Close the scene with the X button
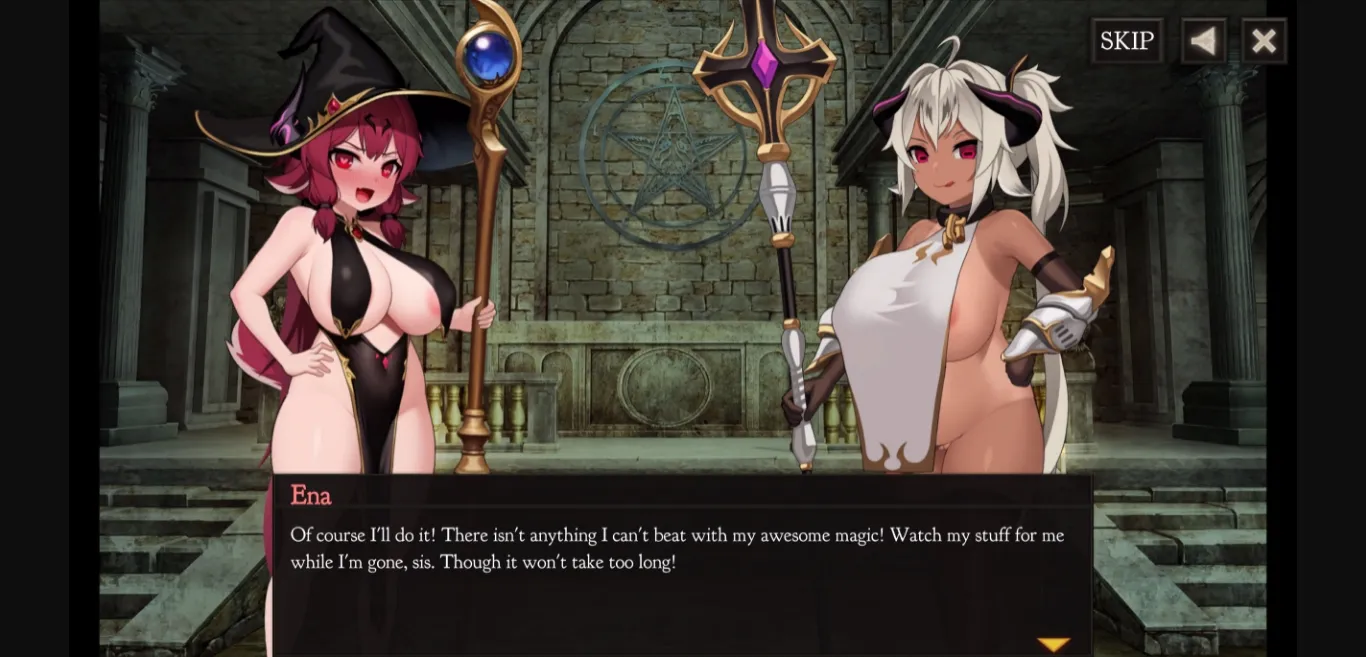 [x=1264, y=41]
